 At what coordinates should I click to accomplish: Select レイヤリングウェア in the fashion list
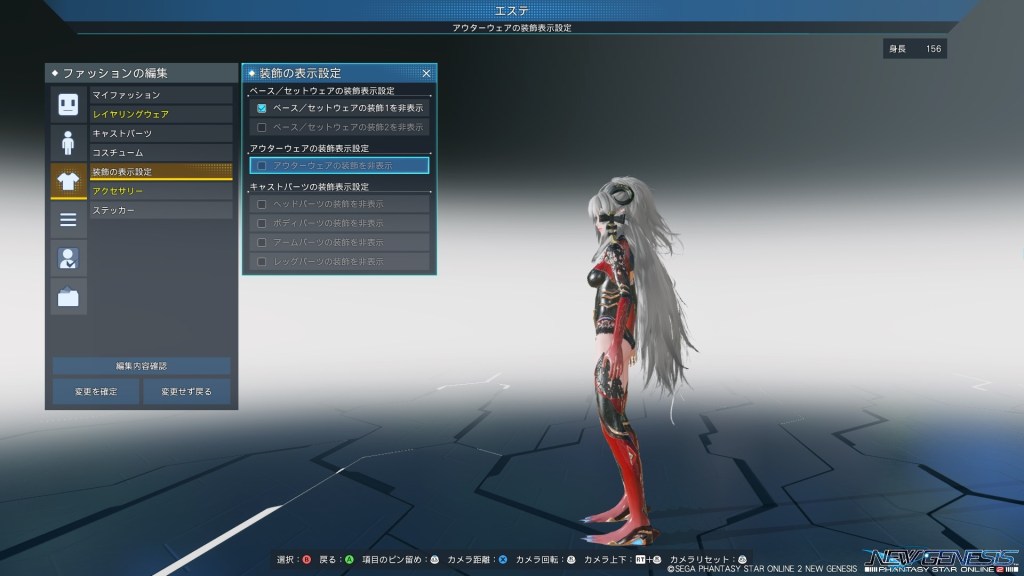click(160, 114)
